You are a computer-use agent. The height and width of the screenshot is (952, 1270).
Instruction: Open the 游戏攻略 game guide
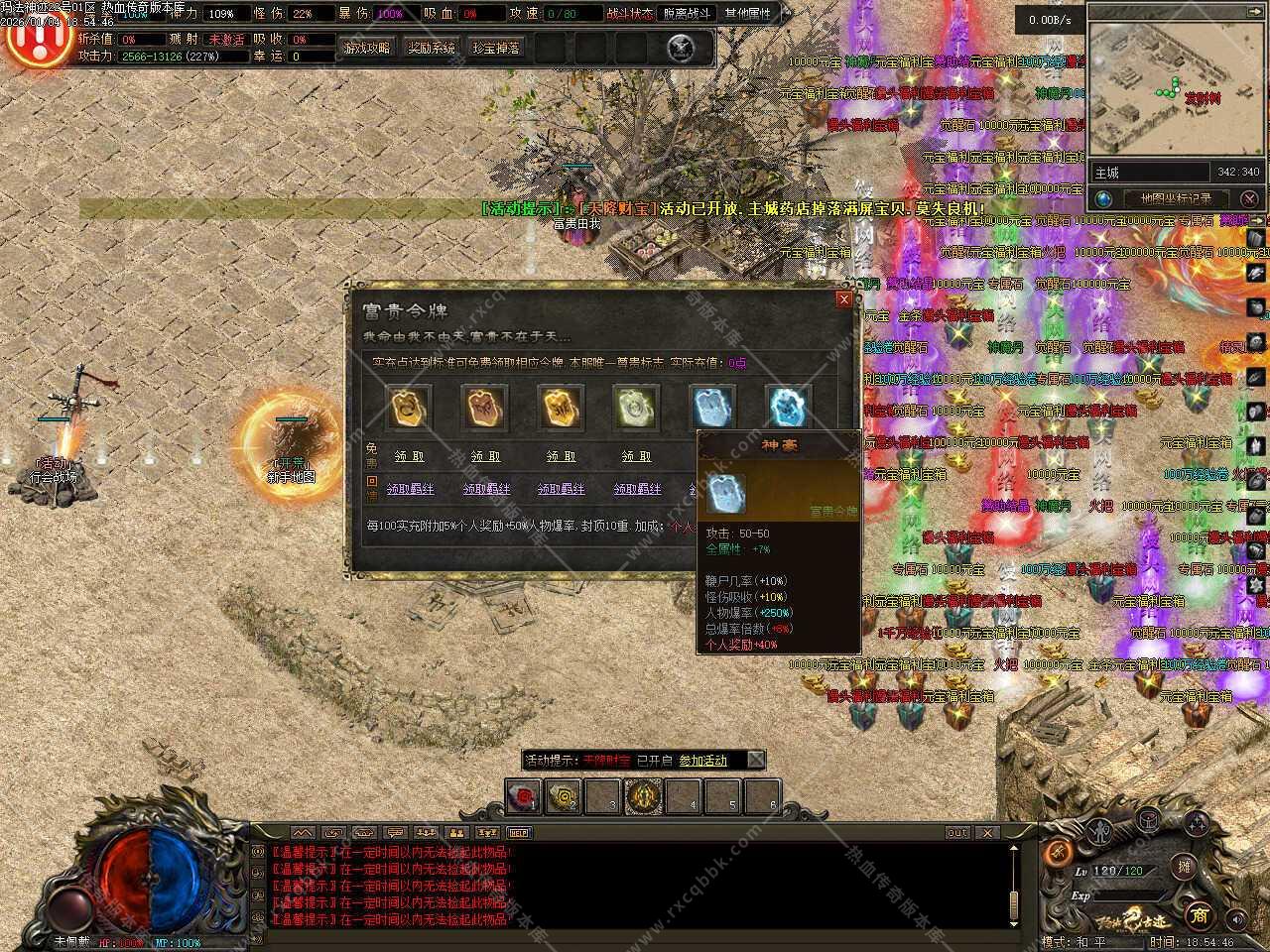point(367,48)
